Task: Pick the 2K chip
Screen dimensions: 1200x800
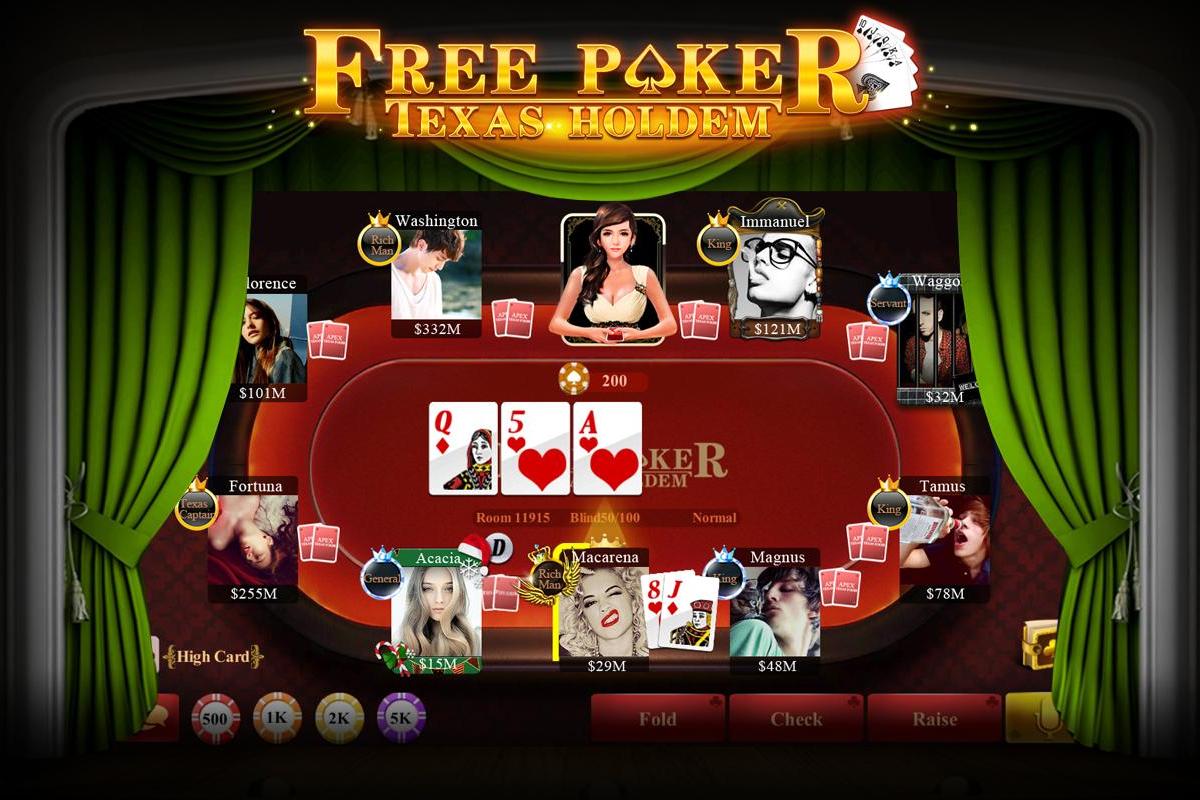Action: [x=339, y=717]
